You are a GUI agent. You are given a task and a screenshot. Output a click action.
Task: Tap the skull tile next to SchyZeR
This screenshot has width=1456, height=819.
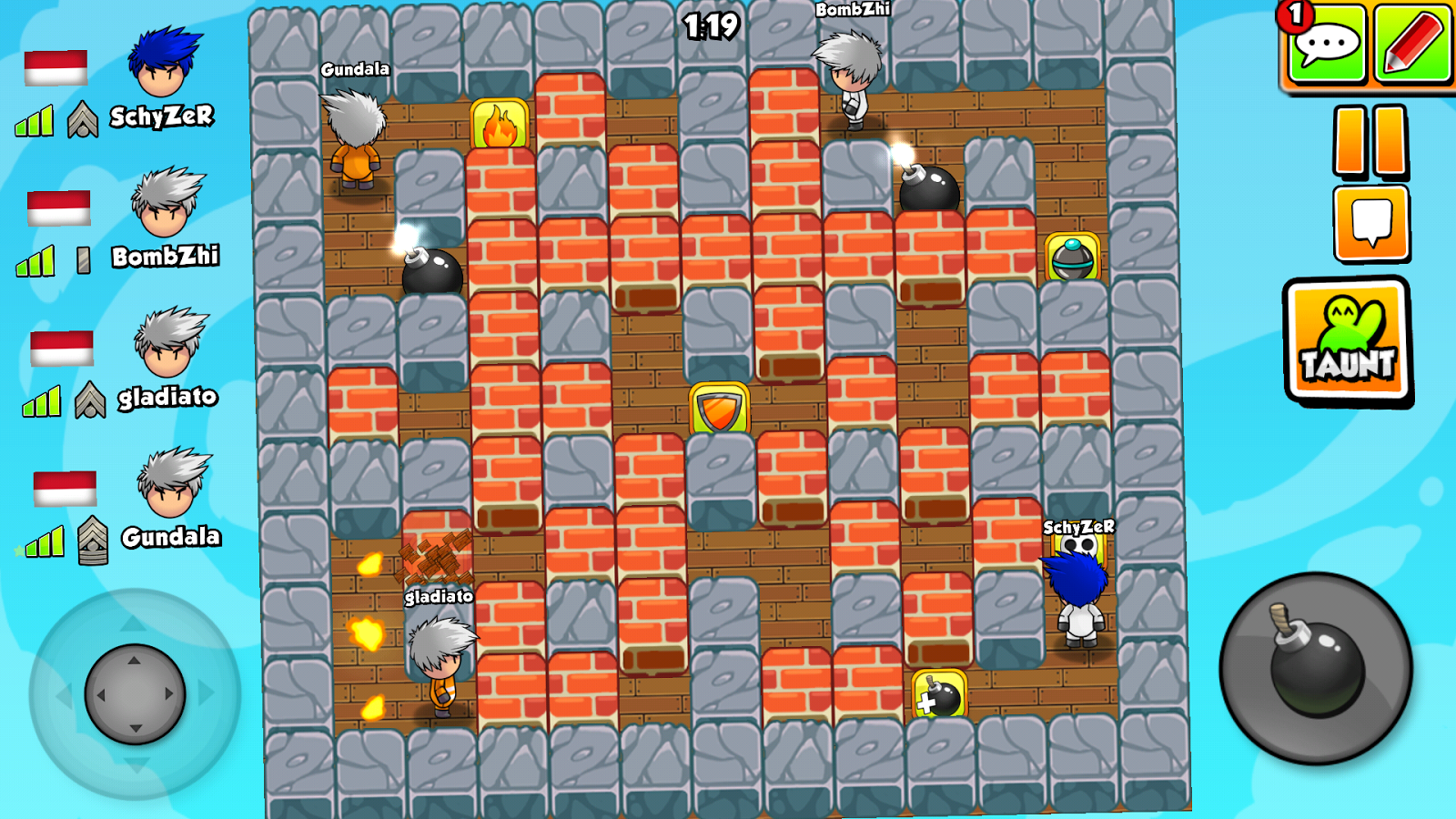coord(1079,546)
